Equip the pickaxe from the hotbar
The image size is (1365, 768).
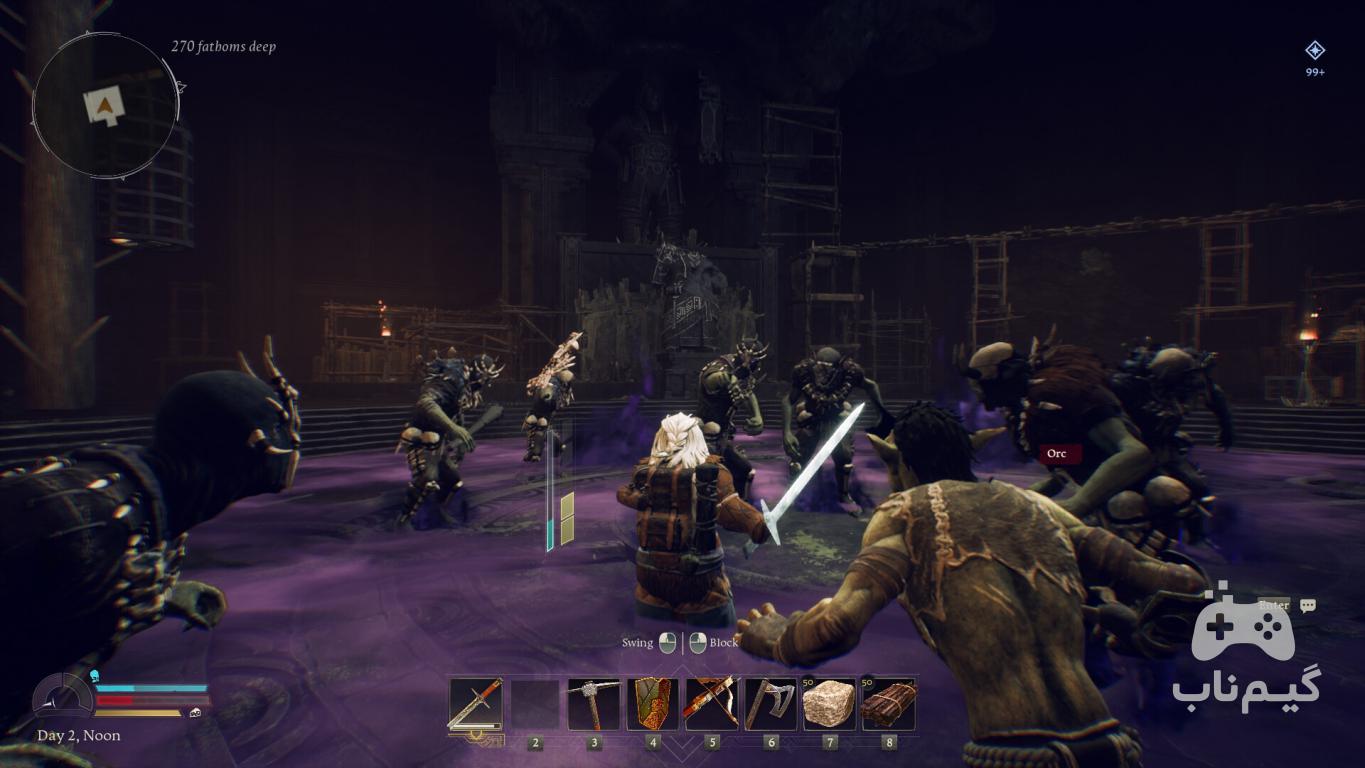tap(594, 704)
